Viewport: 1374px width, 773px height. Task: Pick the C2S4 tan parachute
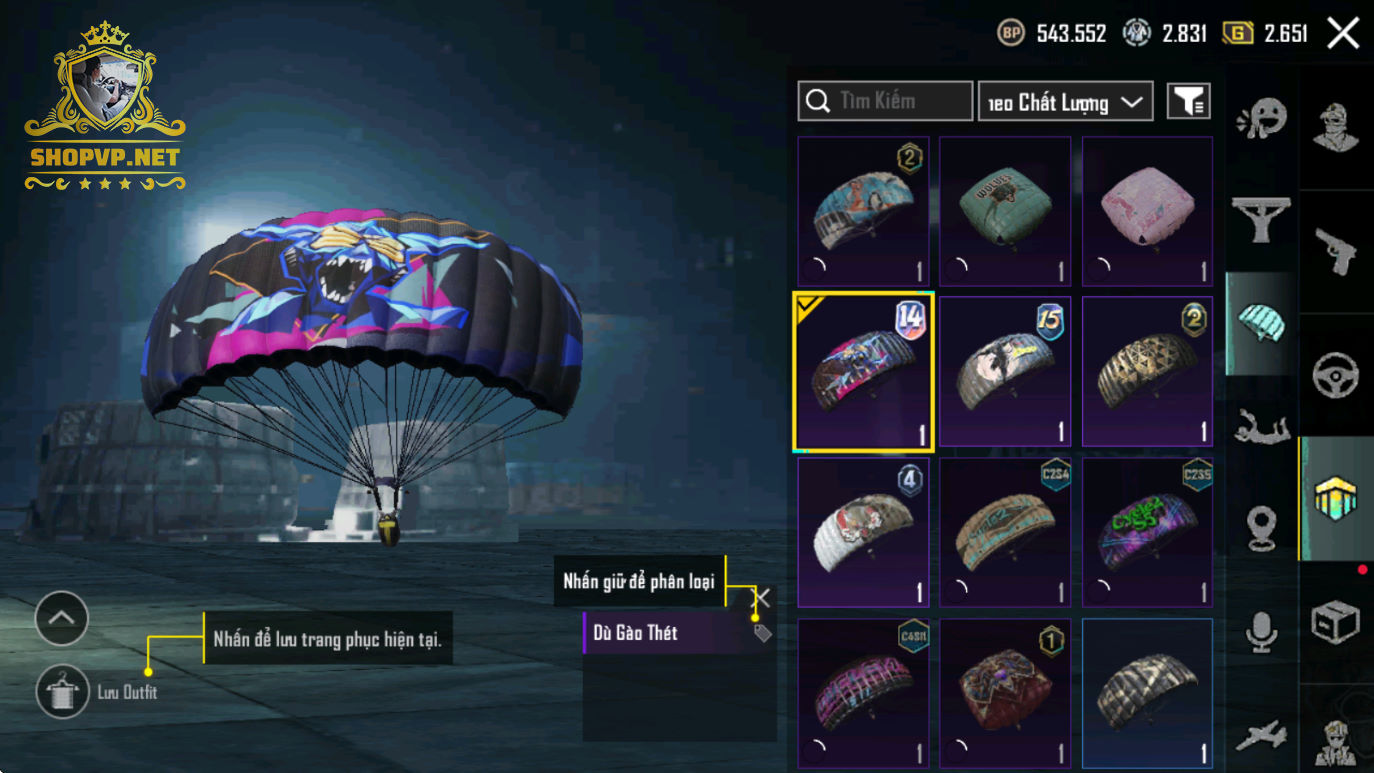click(1004, 532)
